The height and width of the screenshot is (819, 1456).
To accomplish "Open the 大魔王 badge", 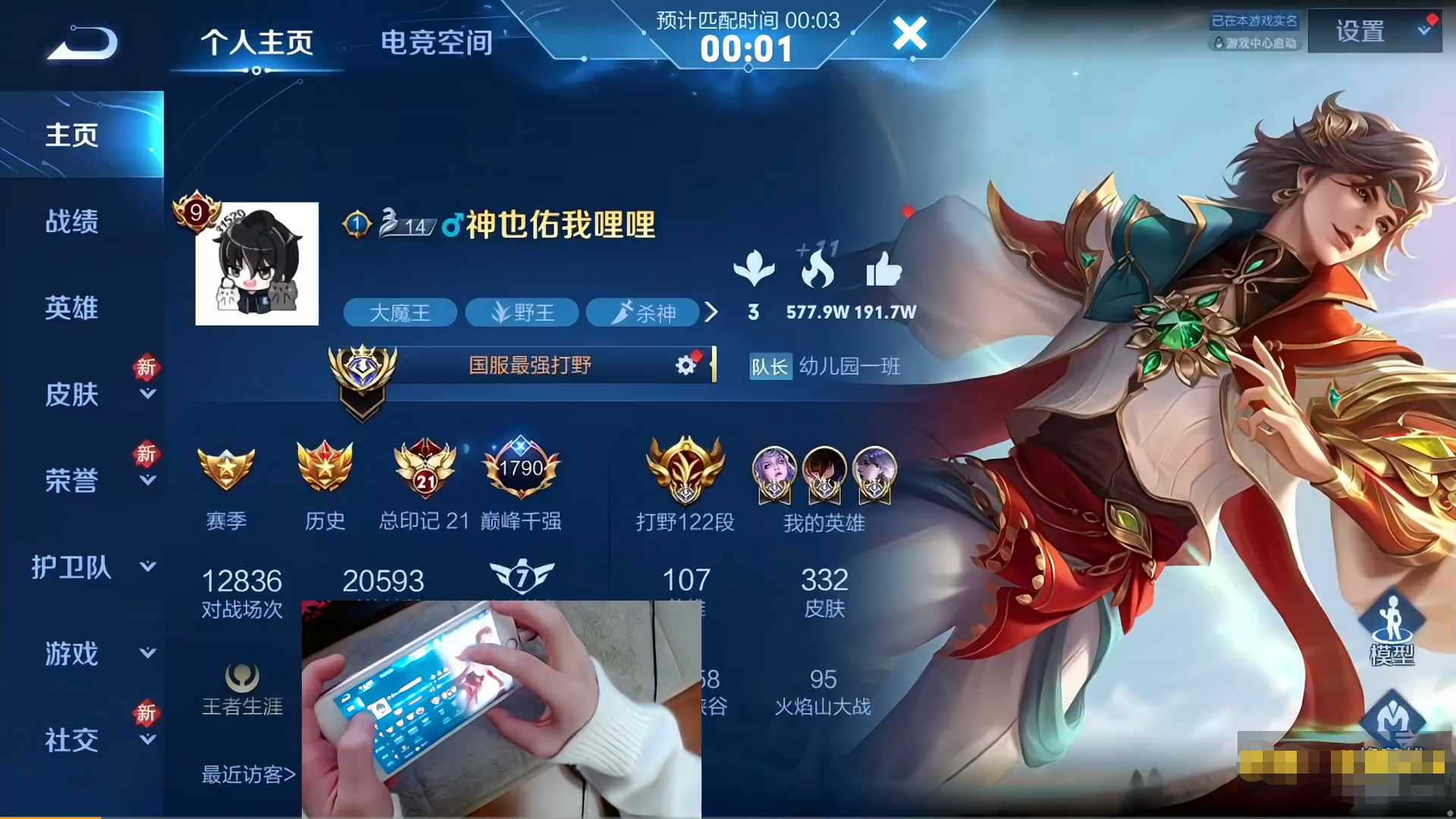I will (400, 312).
